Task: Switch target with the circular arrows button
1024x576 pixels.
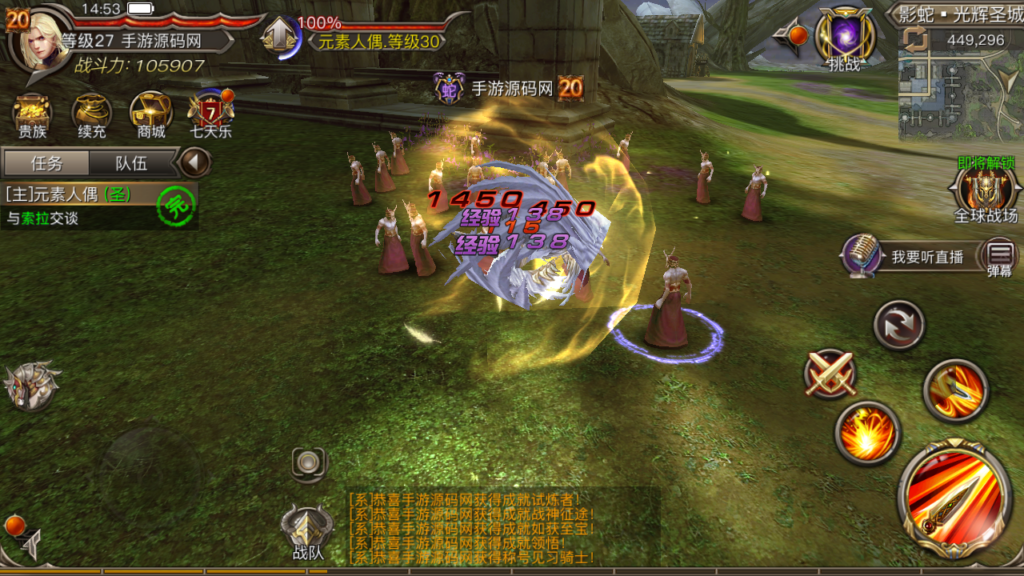Action: pyautogui.click(x=899, y=325)
